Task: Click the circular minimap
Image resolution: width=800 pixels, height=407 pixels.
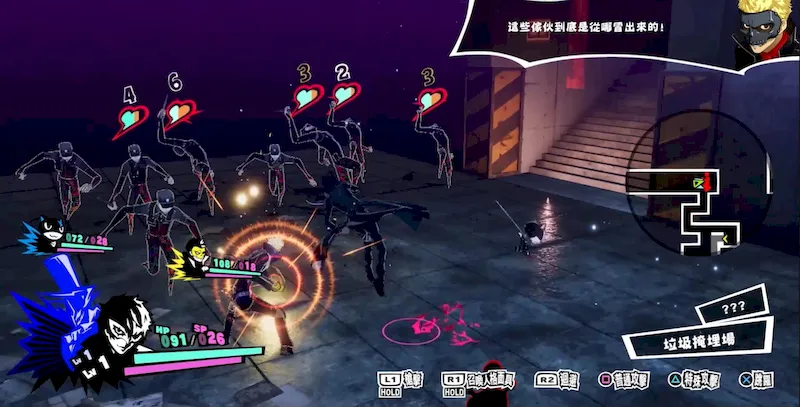Action: [698, 194]
